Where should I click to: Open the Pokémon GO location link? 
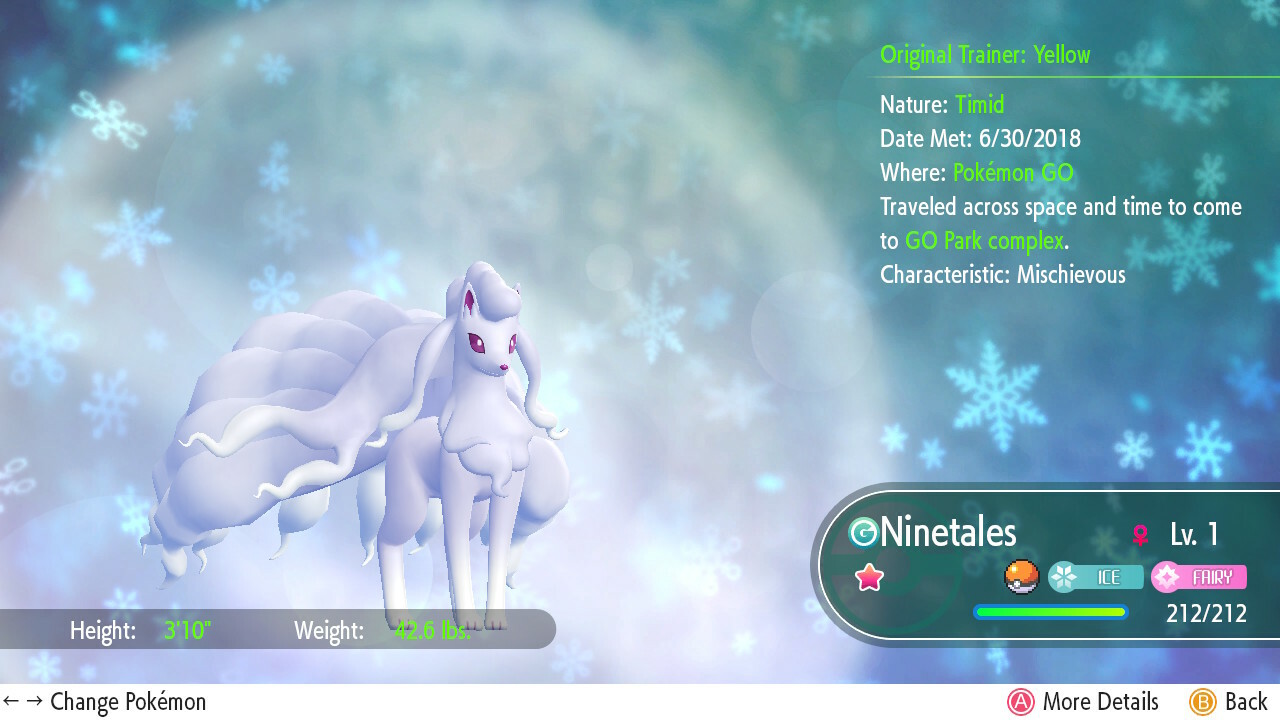click(1012, 172)
